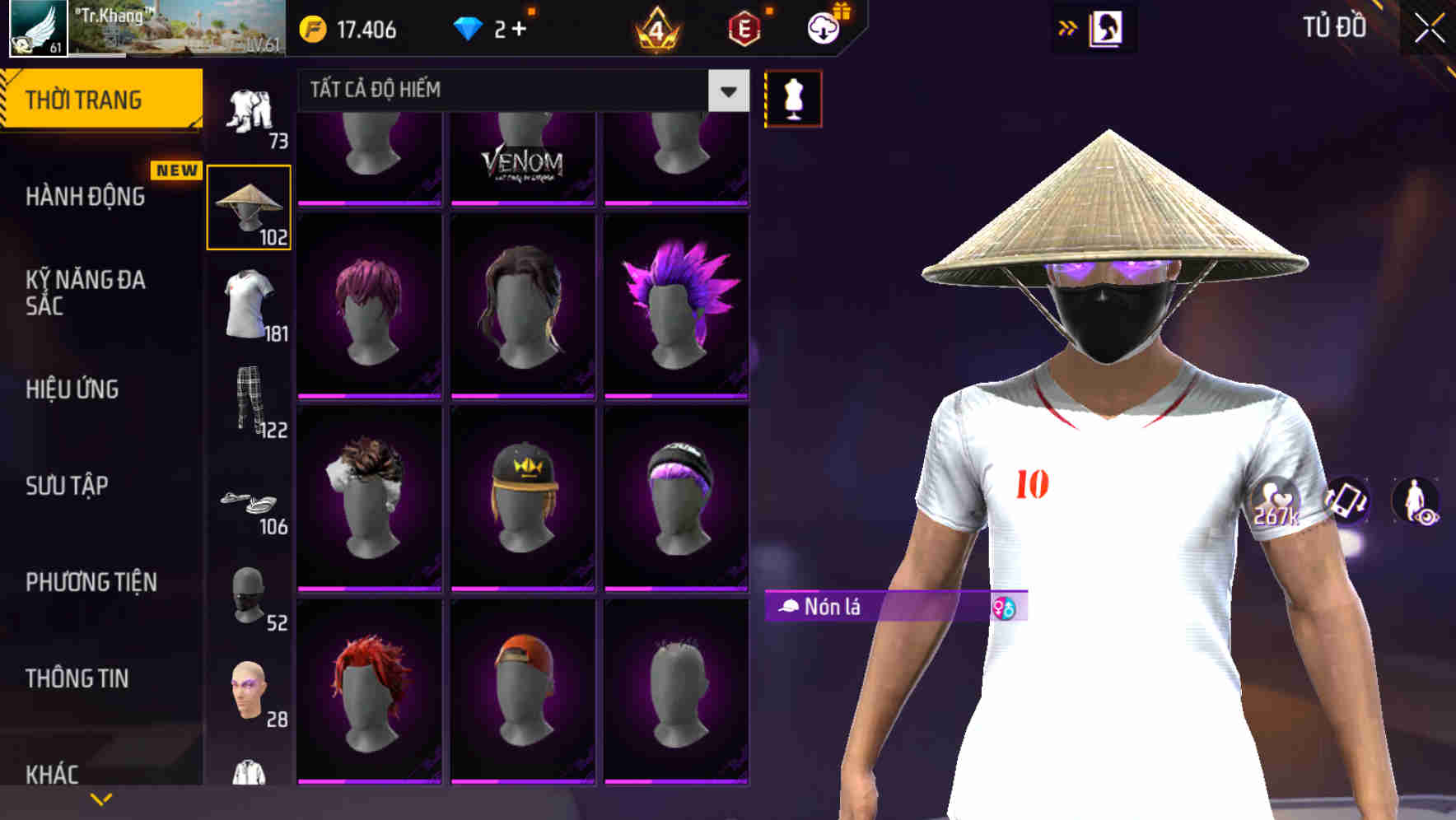This screenshot has width=1456, height=820.
Task: Switch to the HÀNH ĐỘNG tab
Action: pyautogui.click(x=86, y=196)
